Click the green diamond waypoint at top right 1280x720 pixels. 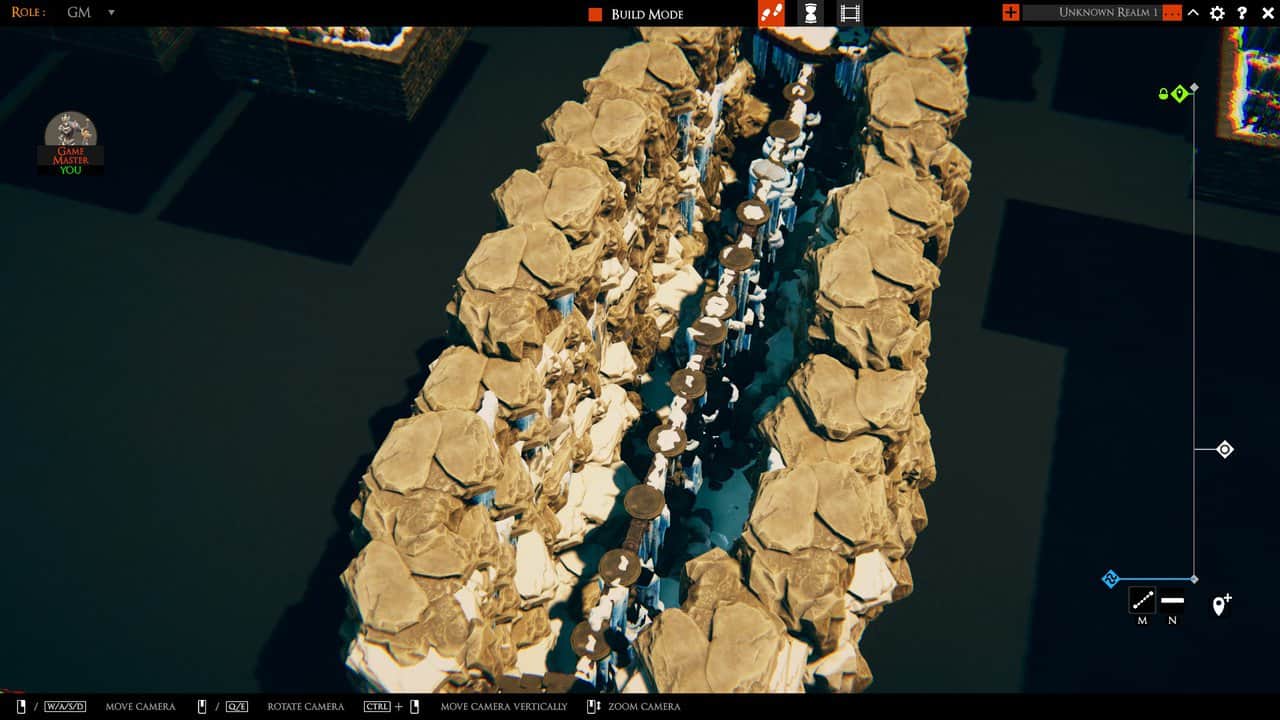tap(1181, 91)
